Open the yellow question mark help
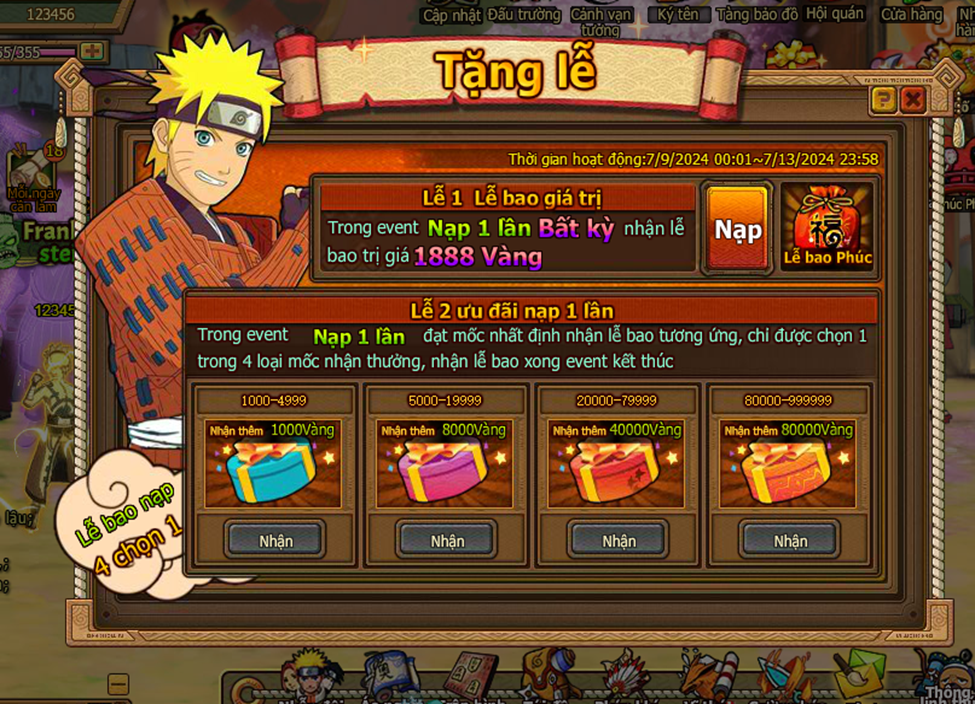Screen dimensions: 975x704 pos(882,99)
